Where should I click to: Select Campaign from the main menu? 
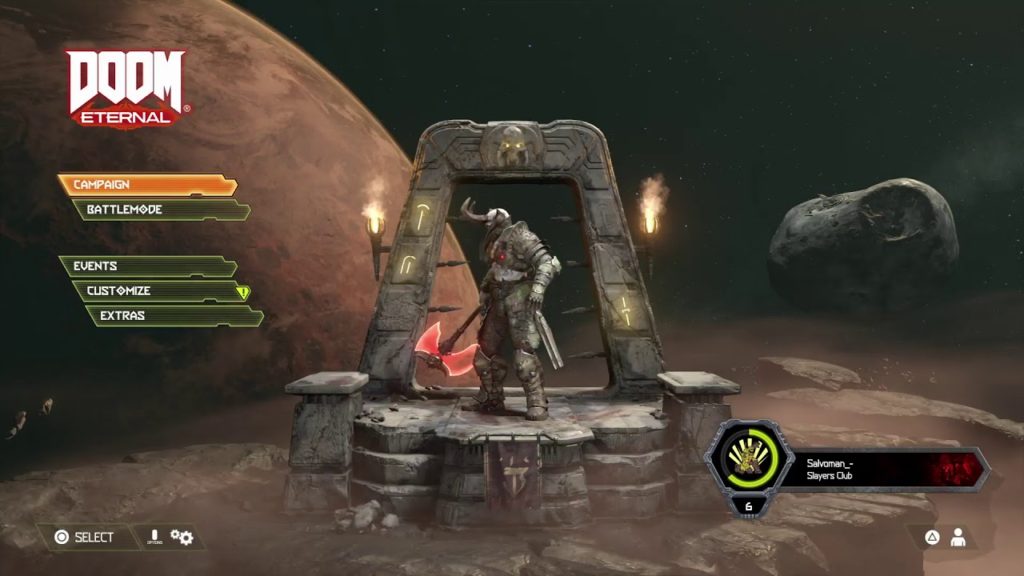coord(147,185)
